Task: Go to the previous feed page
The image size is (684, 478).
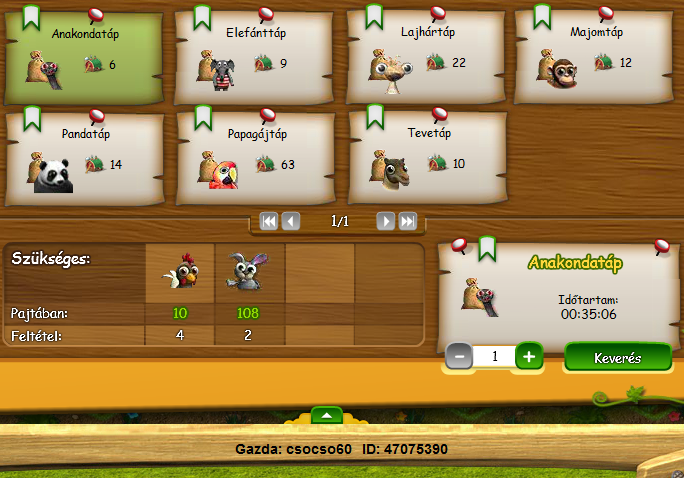Action: 290,221
